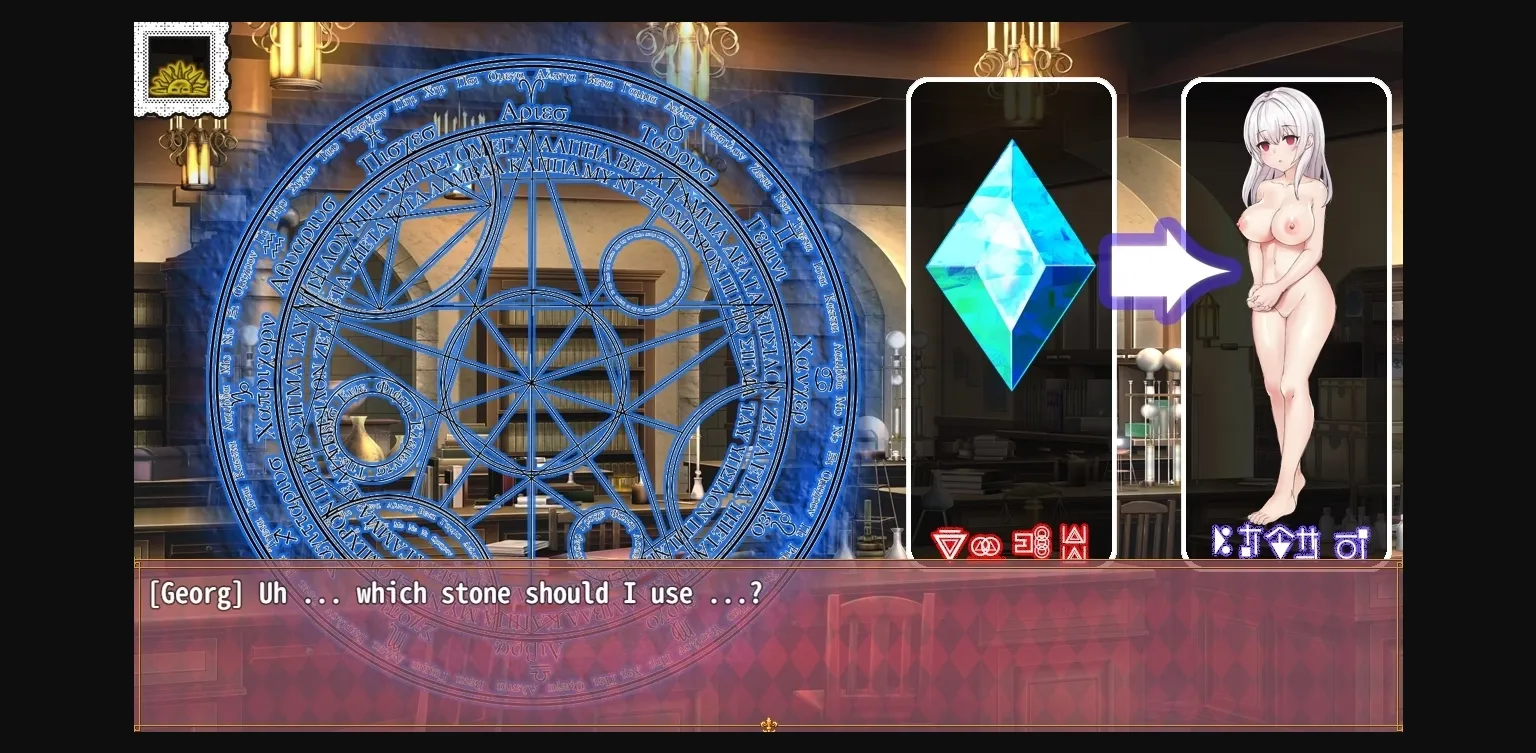Click the golden sun stamp emblem
Viewport: 1536px width, 753px height.
click(180, 68)
